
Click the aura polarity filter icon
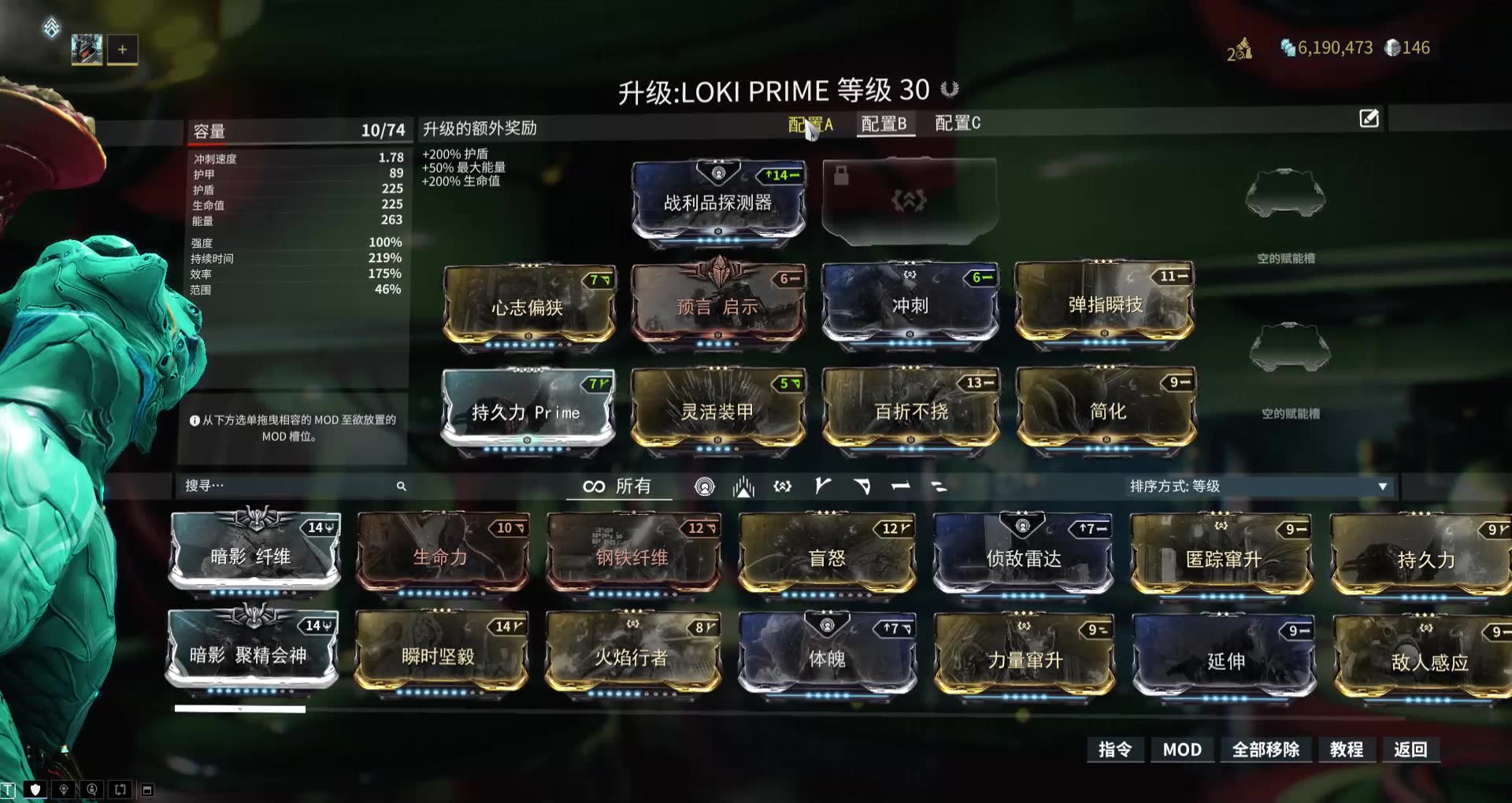click(x=705, y=487)
